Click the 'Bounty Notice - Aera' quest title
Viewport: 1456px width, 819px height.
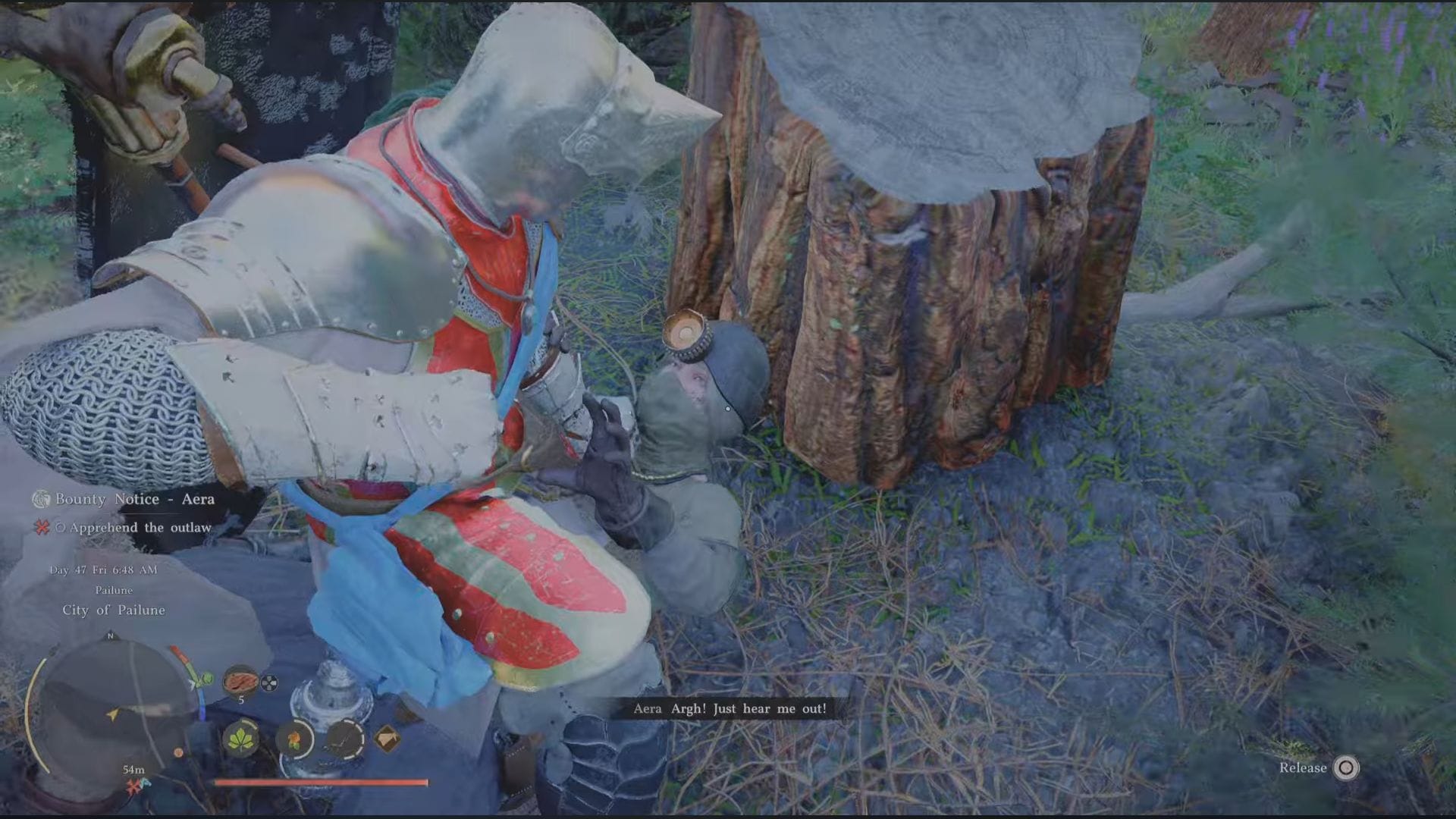pos(133,500)
